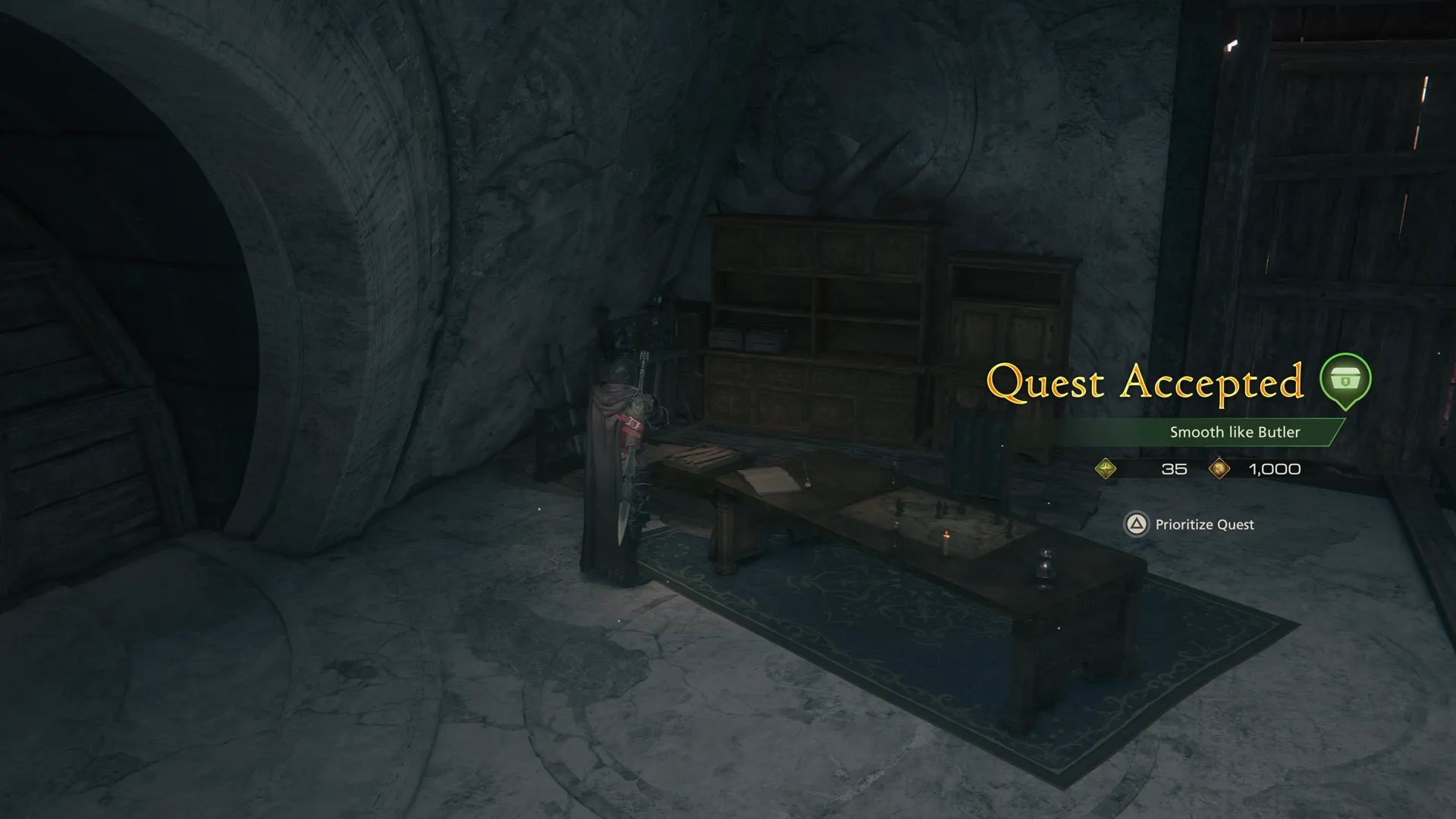Click the 1,000 gil reward amount

[1274, 469]
